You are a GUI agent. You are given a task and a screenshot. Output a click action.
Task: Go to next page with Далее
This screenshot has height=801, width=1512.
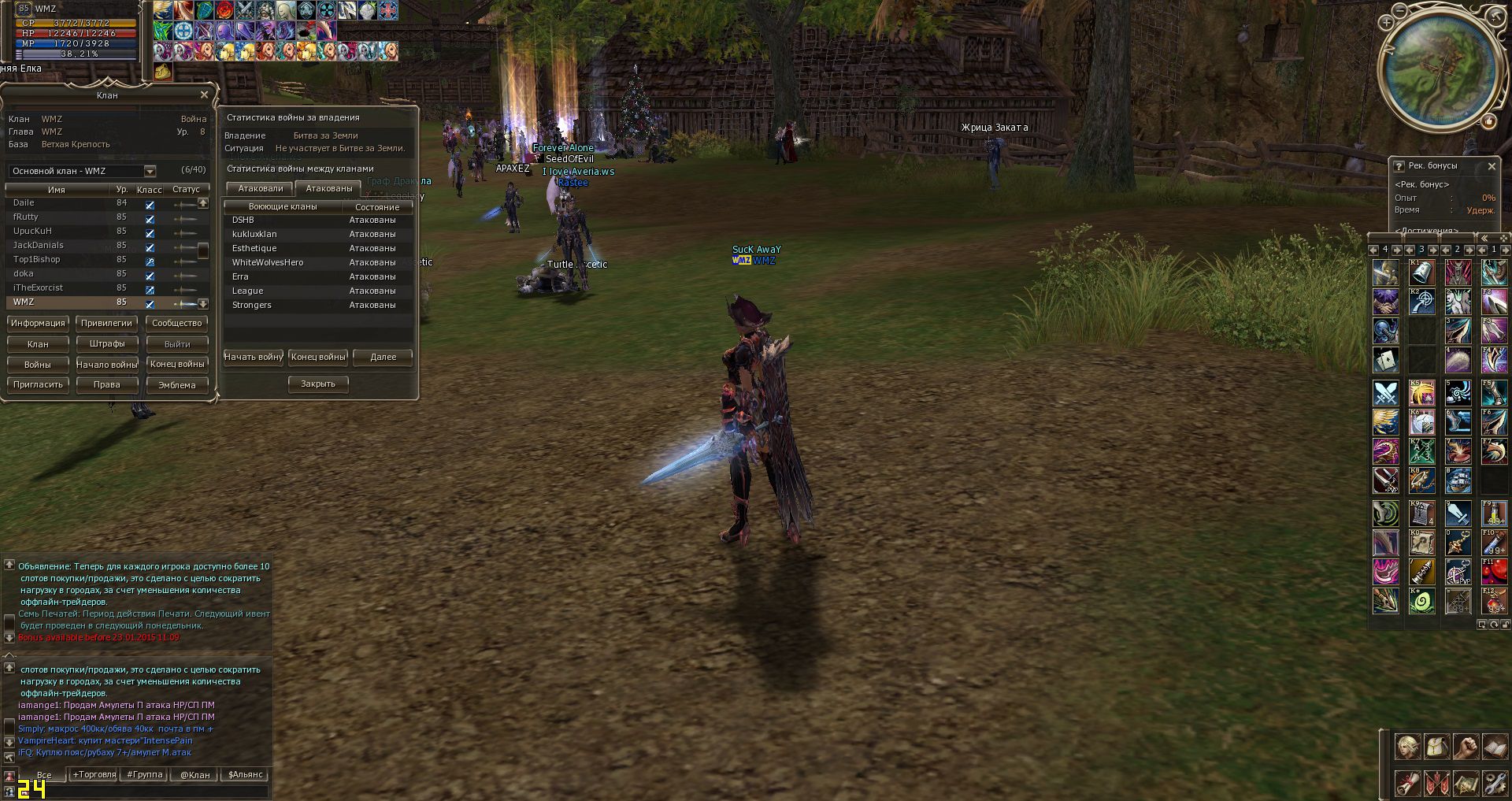[383, 358]
